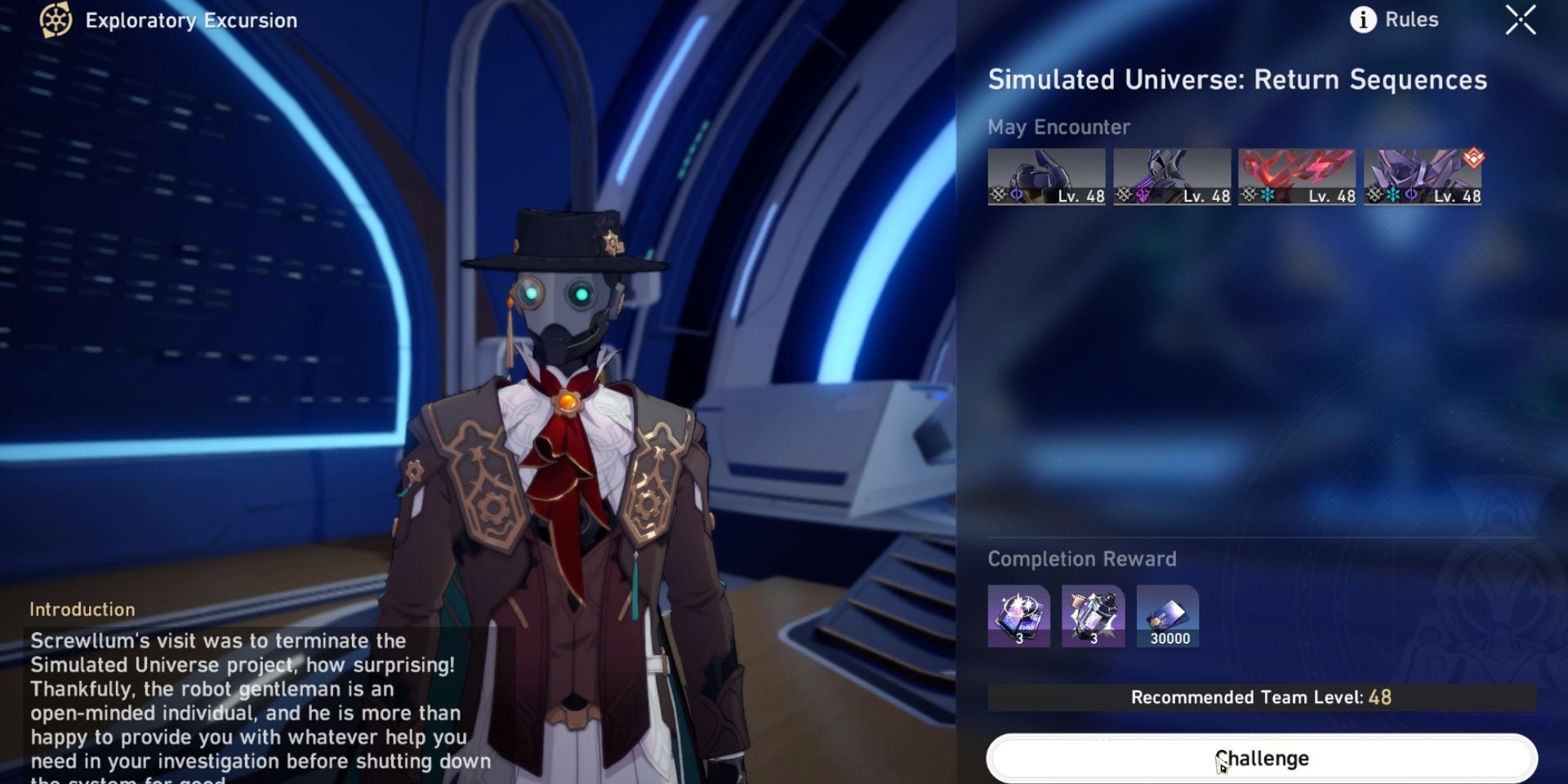Click the Exploratory Excursion compass icon
The height and width of the screenshot is (784, 1568).
coord(56,21)
